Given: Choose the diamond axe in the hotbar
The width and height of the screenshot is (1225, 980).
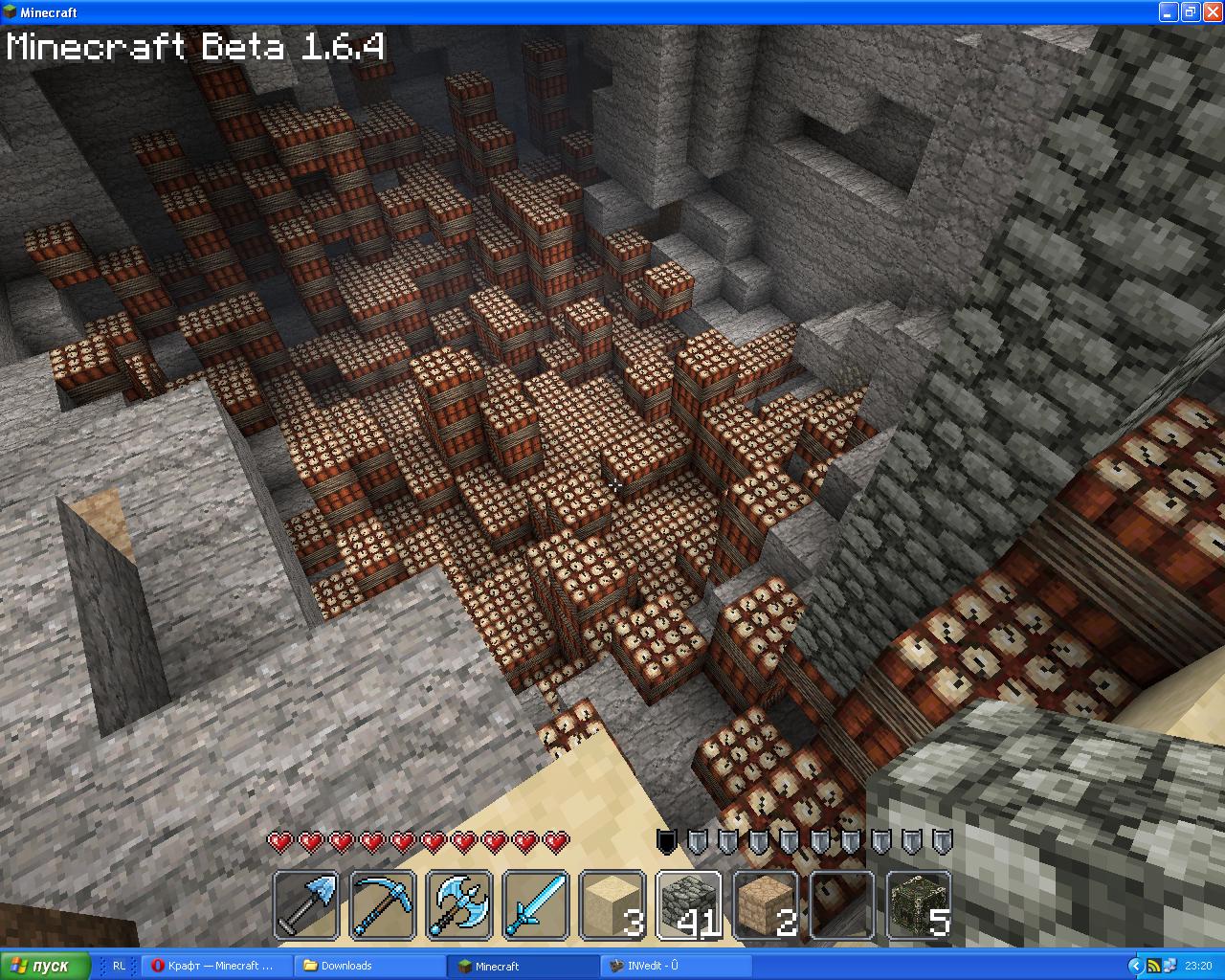Looking at the screenshot, I should 459,904.
